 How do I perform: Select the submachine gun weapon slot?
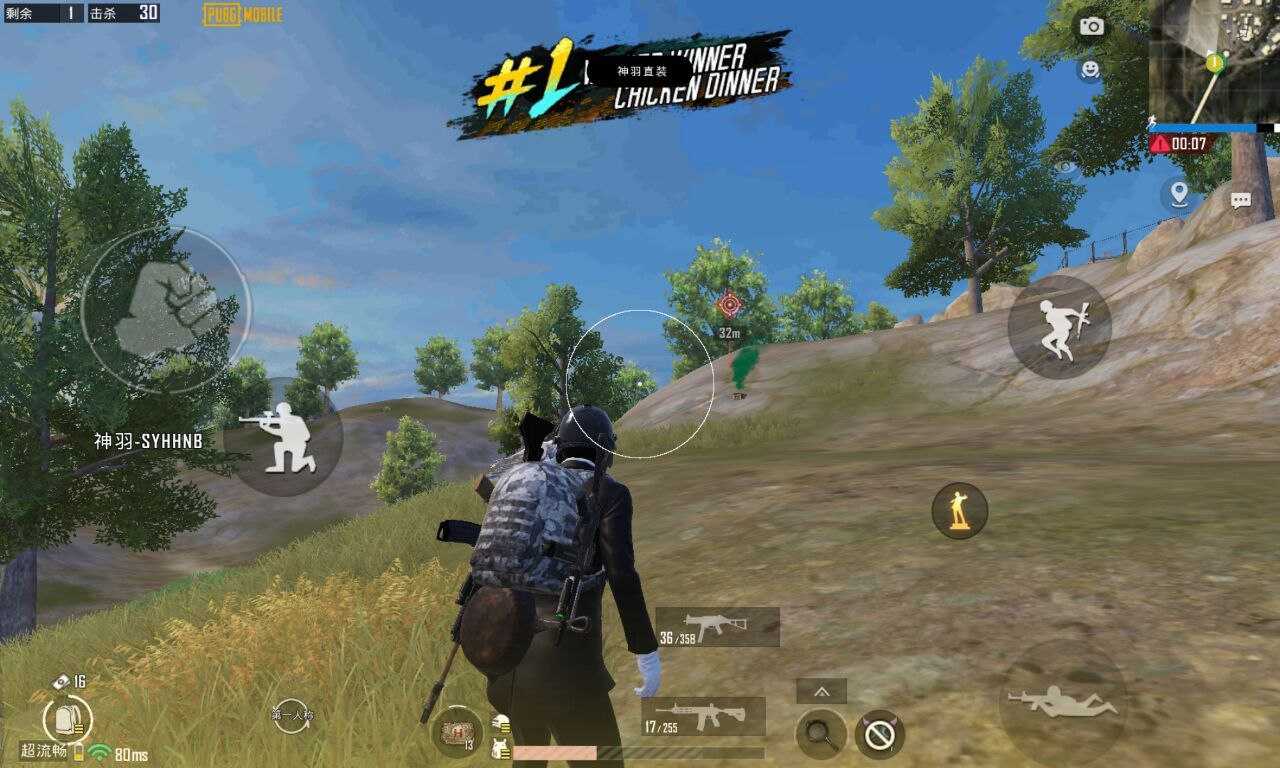(x=718, y=627)
